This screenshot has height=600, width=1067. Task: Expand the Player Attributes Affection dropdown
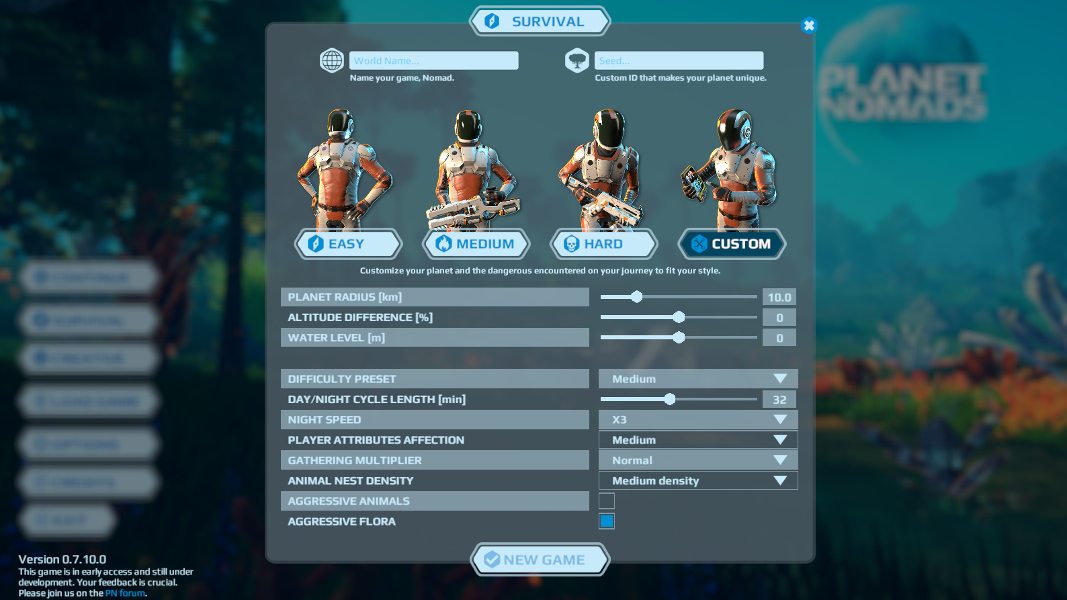(x=698, y=440)
